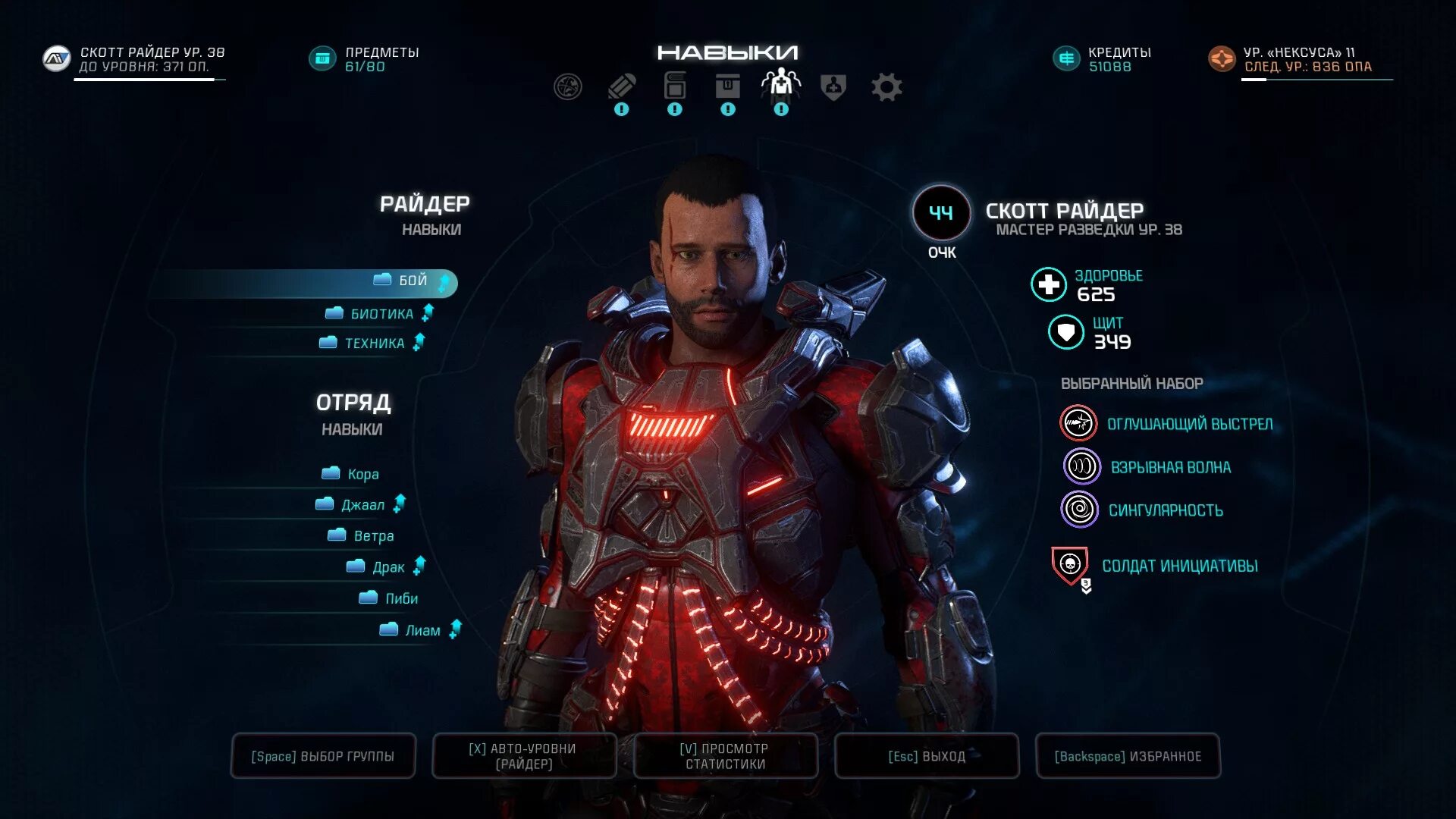This screenshot has width=1456, height=819.
Task: Open ПРОСМОТР СТАТИСТИКИ button
Action: tap(725, 756)
